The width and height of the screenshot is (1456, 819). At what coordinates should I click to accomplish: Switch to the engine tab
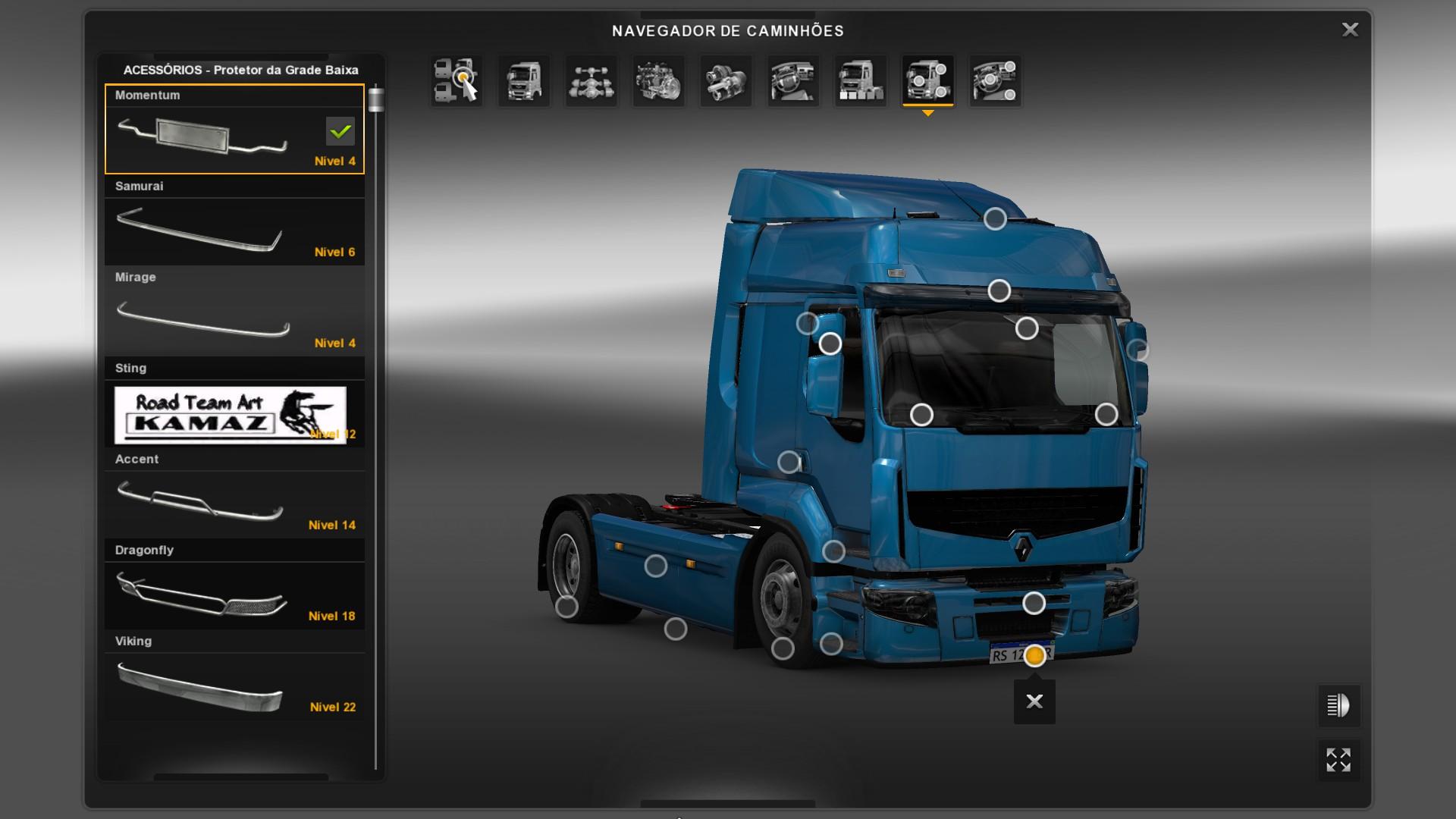658,80
